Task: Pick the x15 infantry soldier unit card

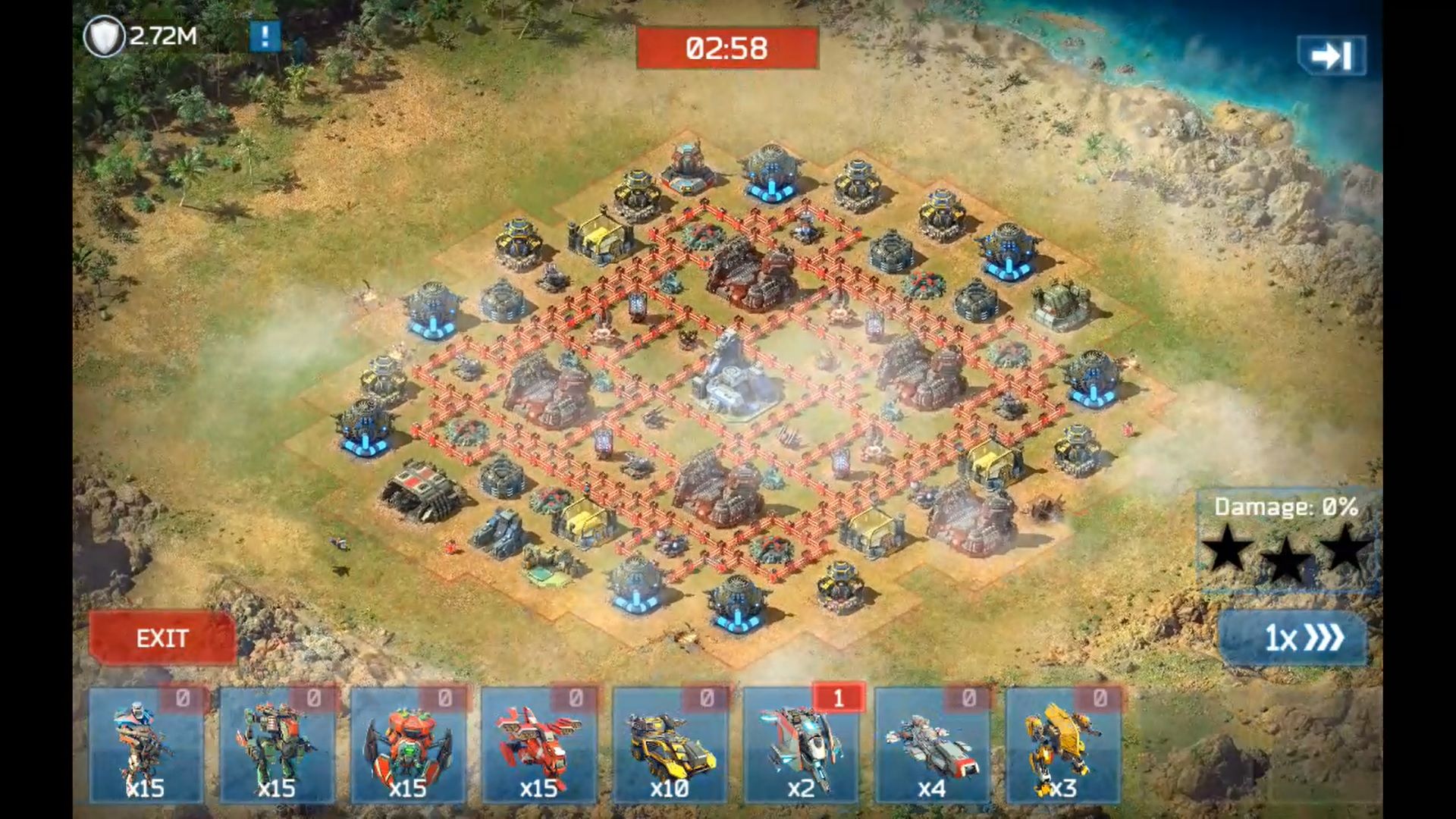Action: click(x=146, y=746)
